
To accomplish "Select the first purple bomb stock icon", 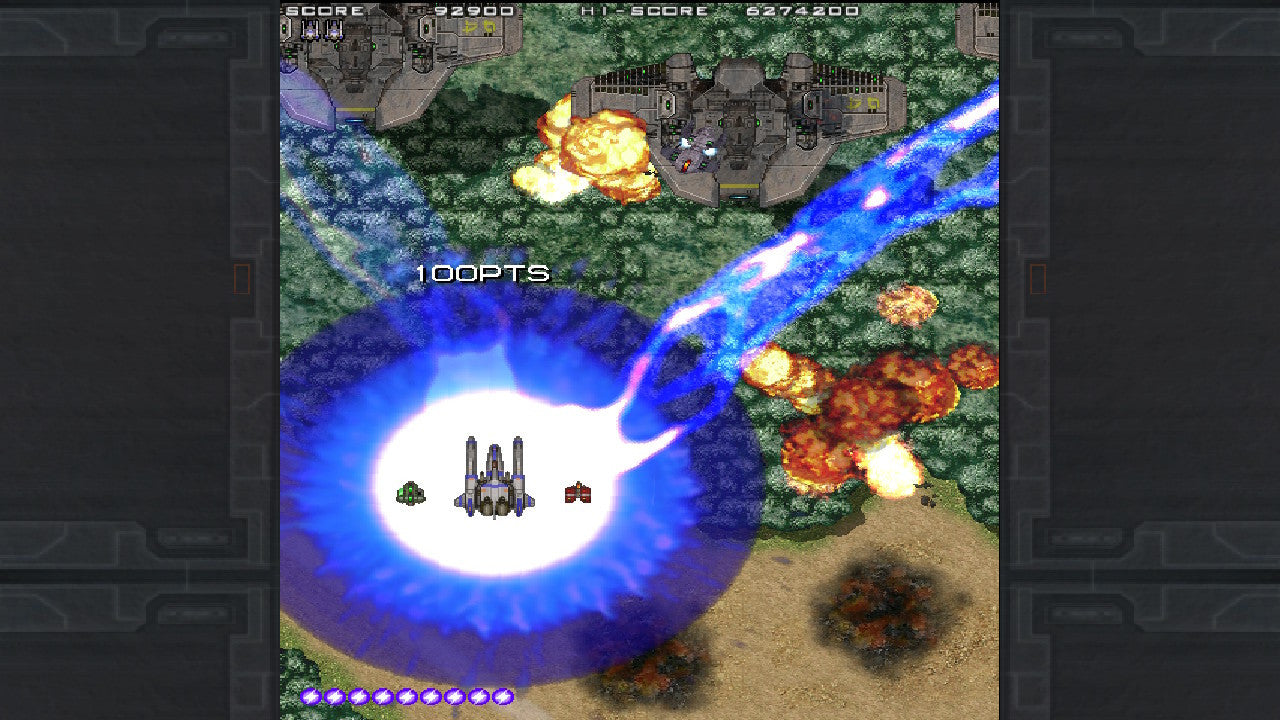I will pos(310,697).
